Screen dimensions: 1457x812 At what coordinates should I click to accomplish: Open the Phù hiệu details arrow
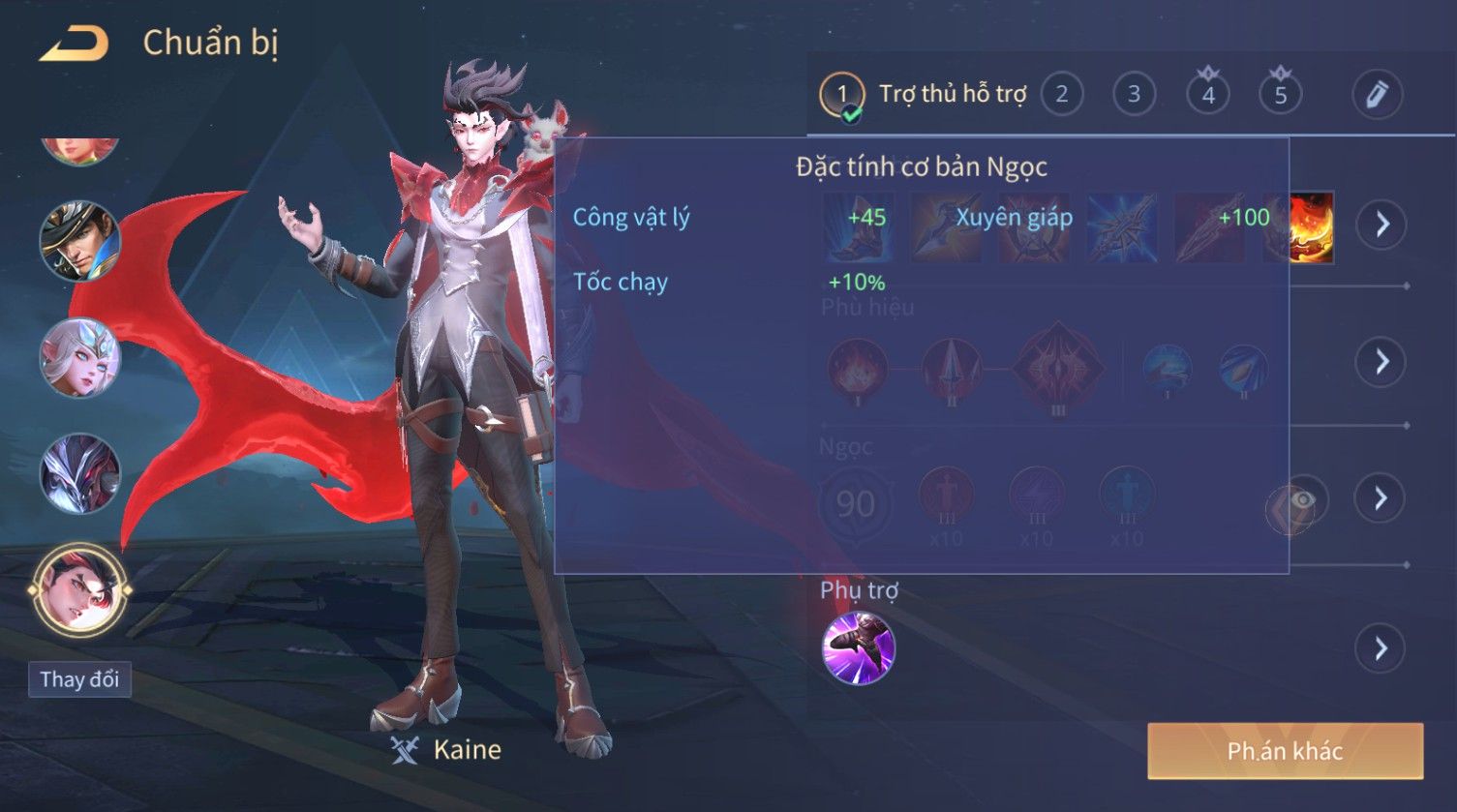click(x=1381, y=362)
